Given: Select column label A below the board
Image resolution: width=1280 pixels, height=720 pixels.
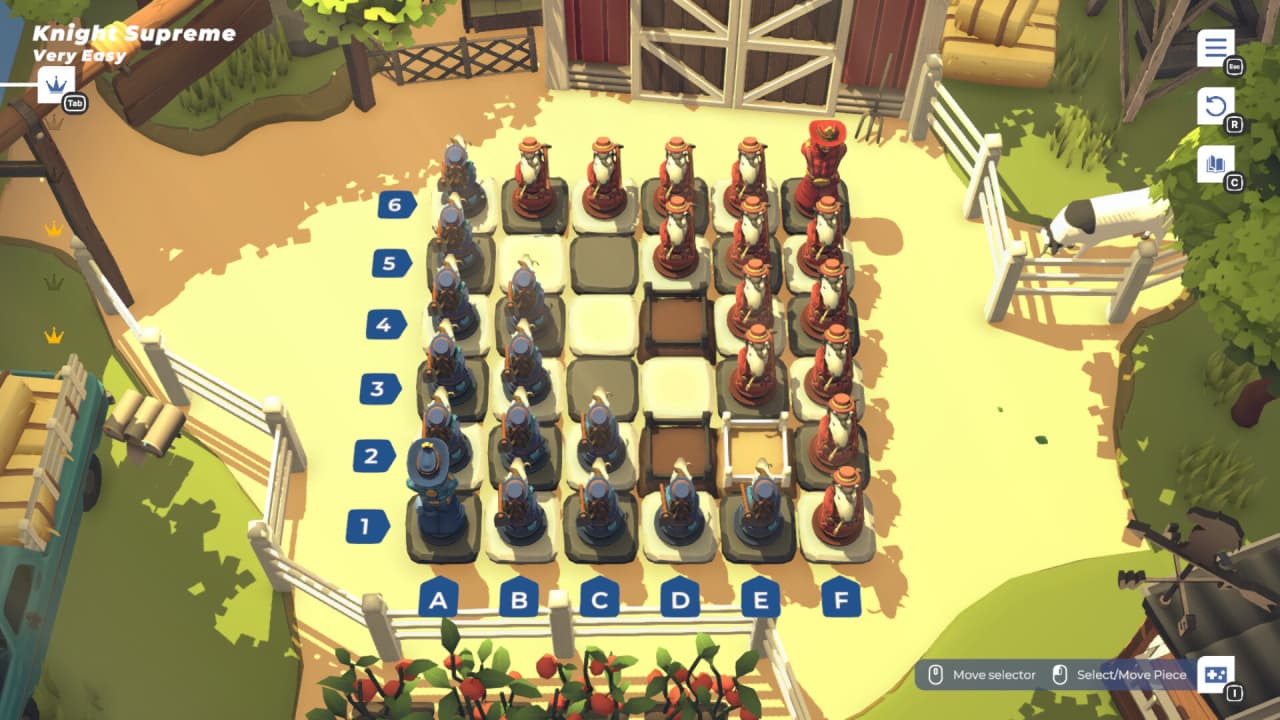Looking at the screenshot, I should (x=436, y=600).
